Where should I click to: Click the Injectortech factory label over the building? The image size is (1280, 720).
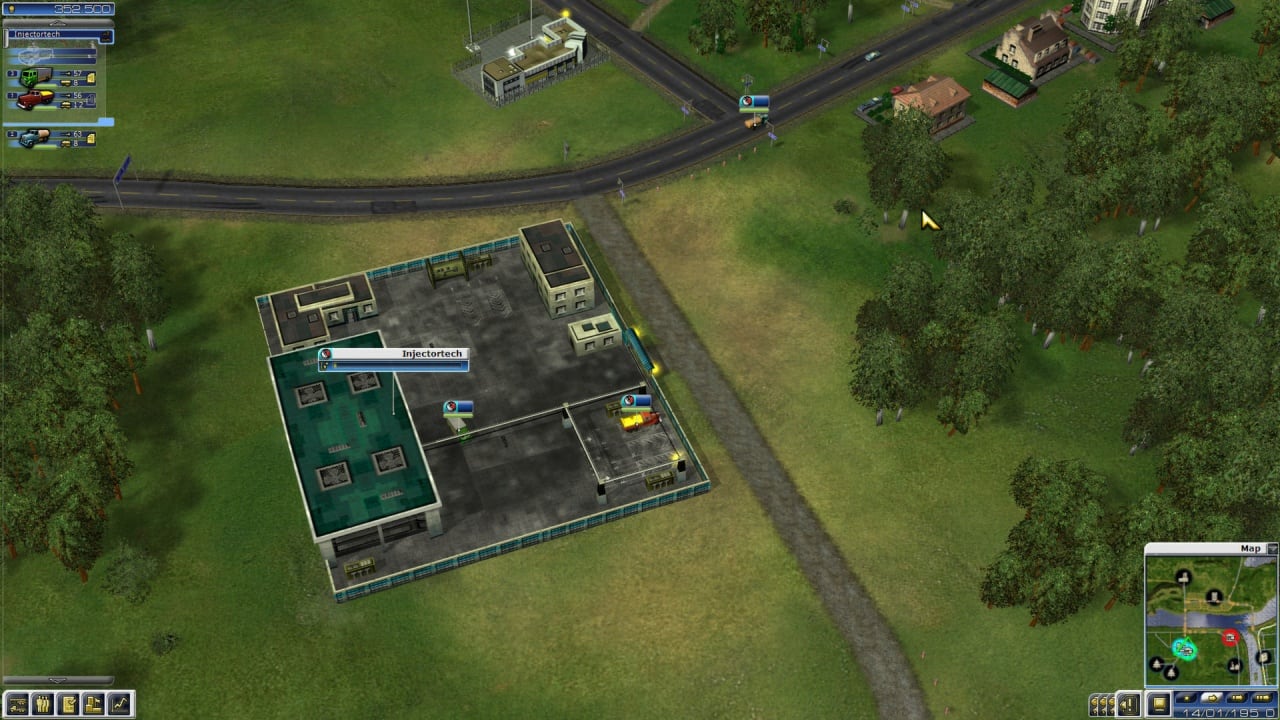[x=392, y=354]
